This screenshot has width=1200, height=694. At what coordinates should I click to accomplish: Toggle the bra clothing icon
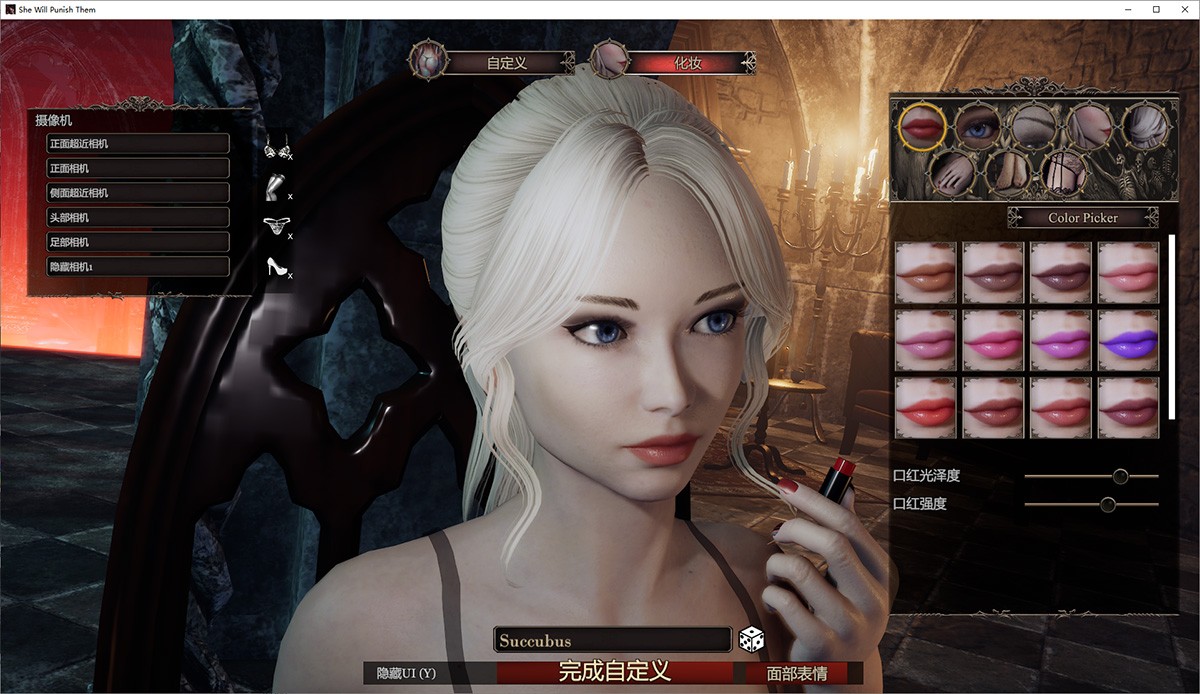click(275, 151)
